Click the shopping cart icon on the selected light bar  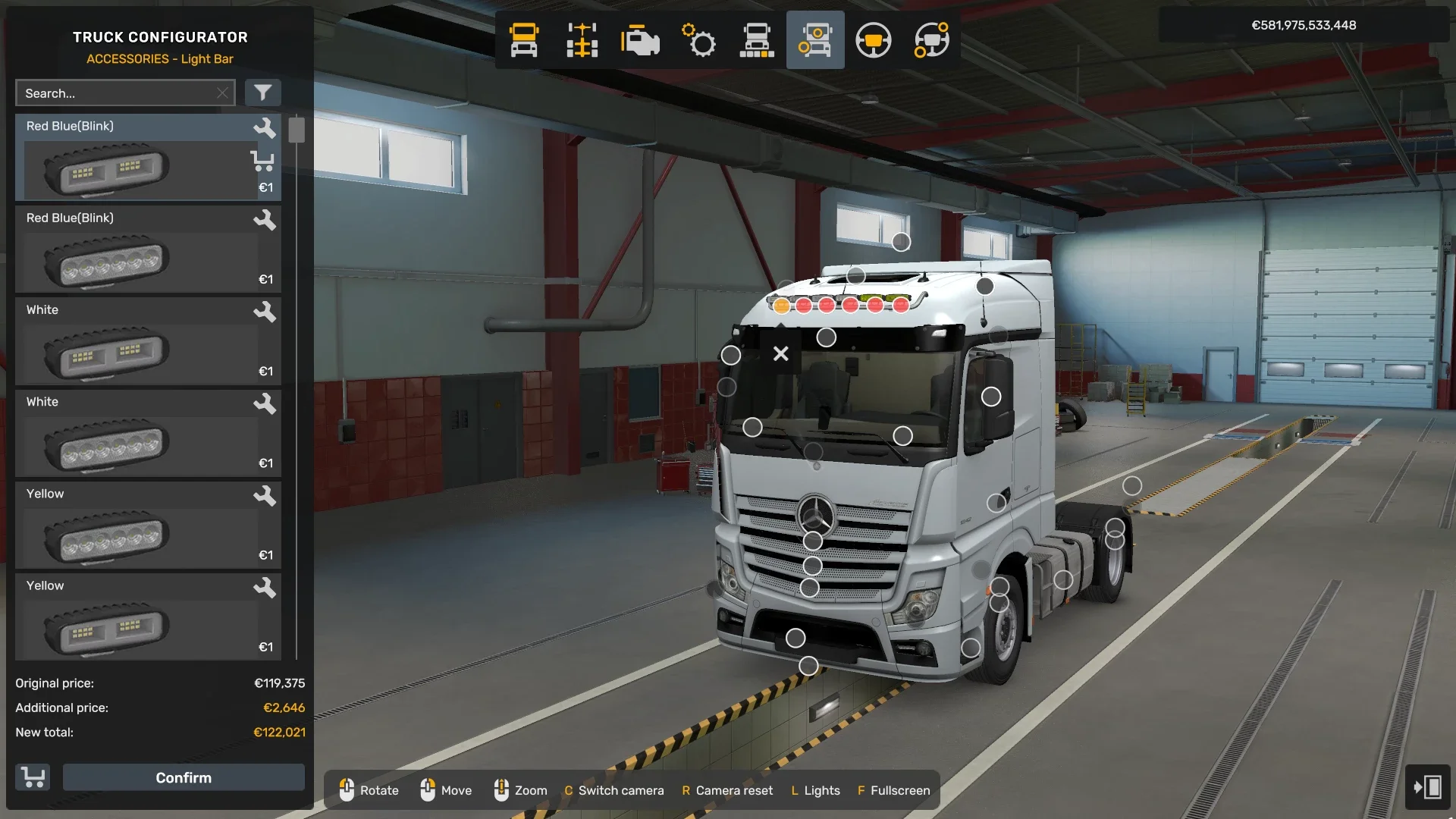(262, 161)
